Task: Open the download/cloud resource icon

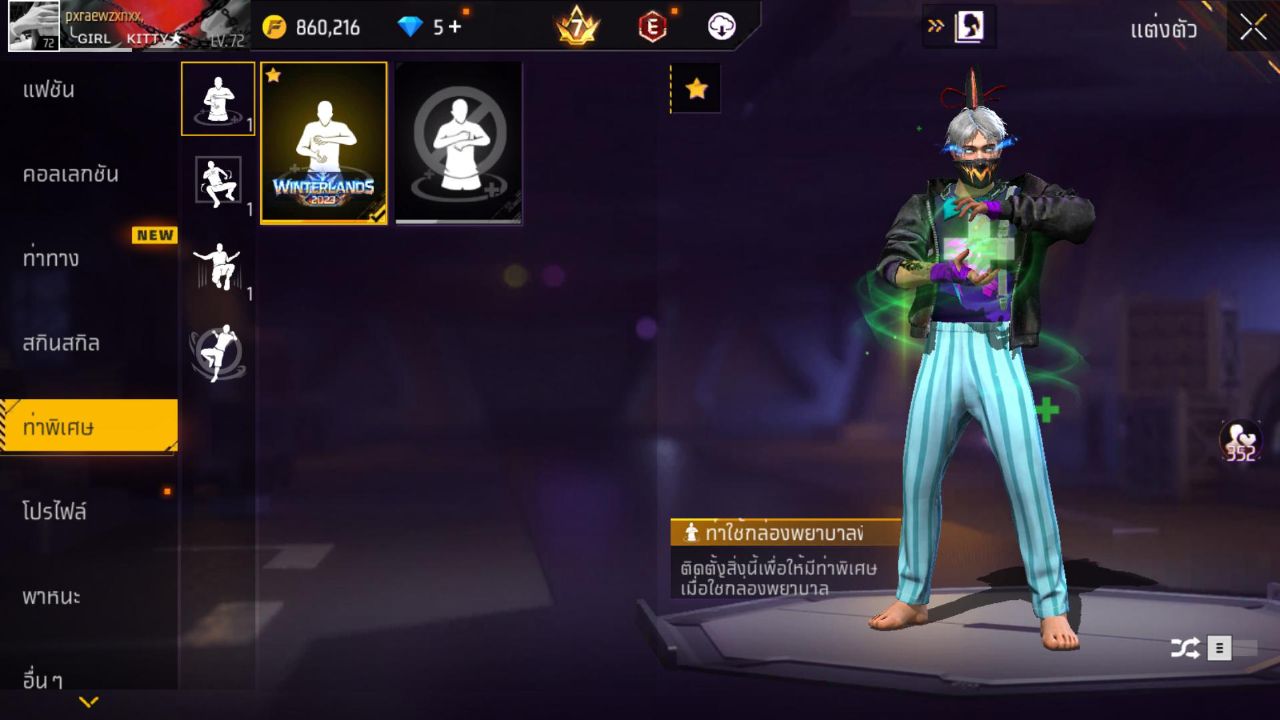Action: (x=722, y=27)
